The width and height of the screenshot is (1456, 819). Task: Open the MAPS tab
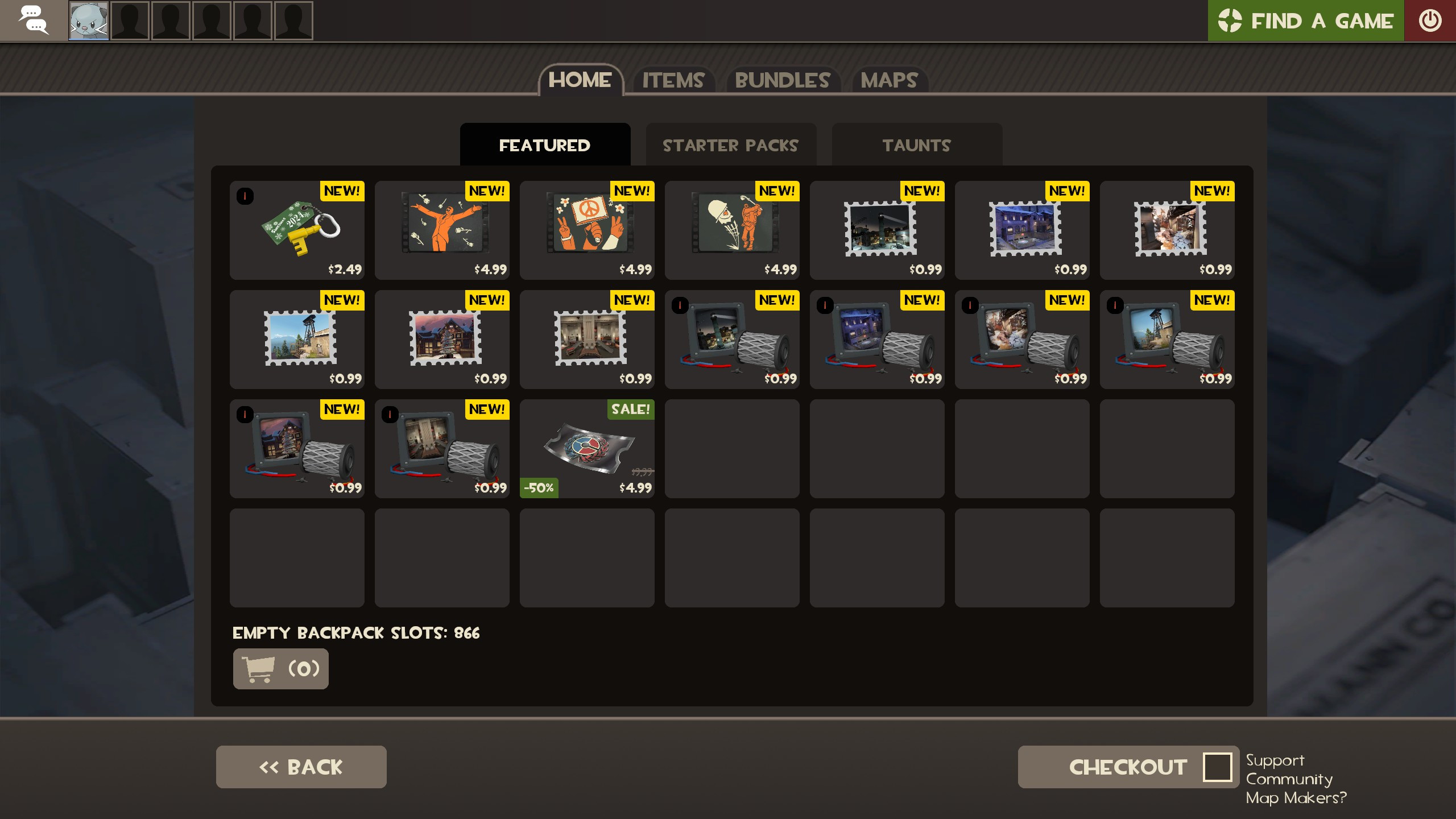click(x=888, y=81)
